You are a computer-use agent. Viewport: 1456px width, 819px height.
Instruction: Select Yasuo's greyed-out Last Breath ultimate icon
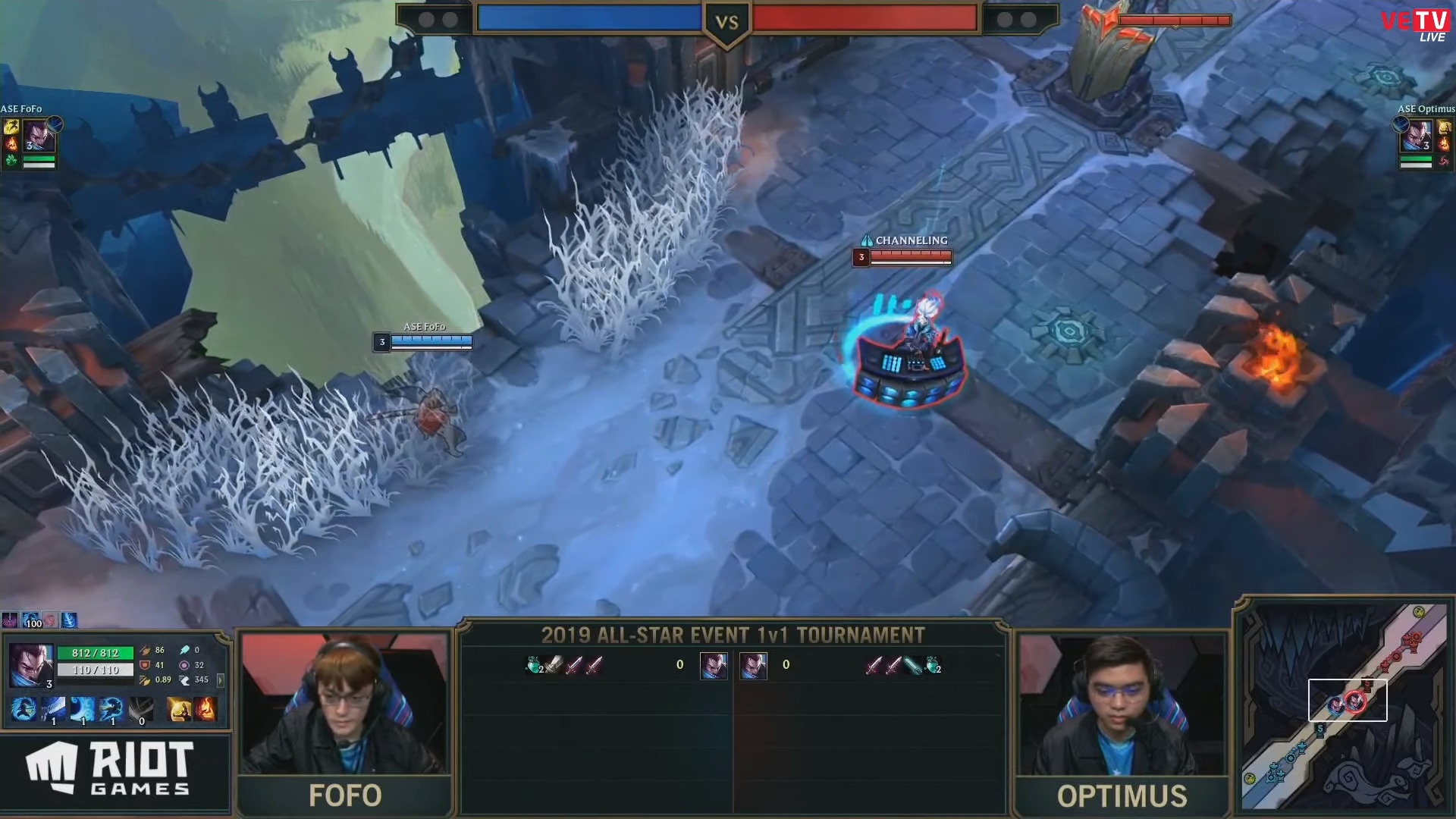[140, 709]
